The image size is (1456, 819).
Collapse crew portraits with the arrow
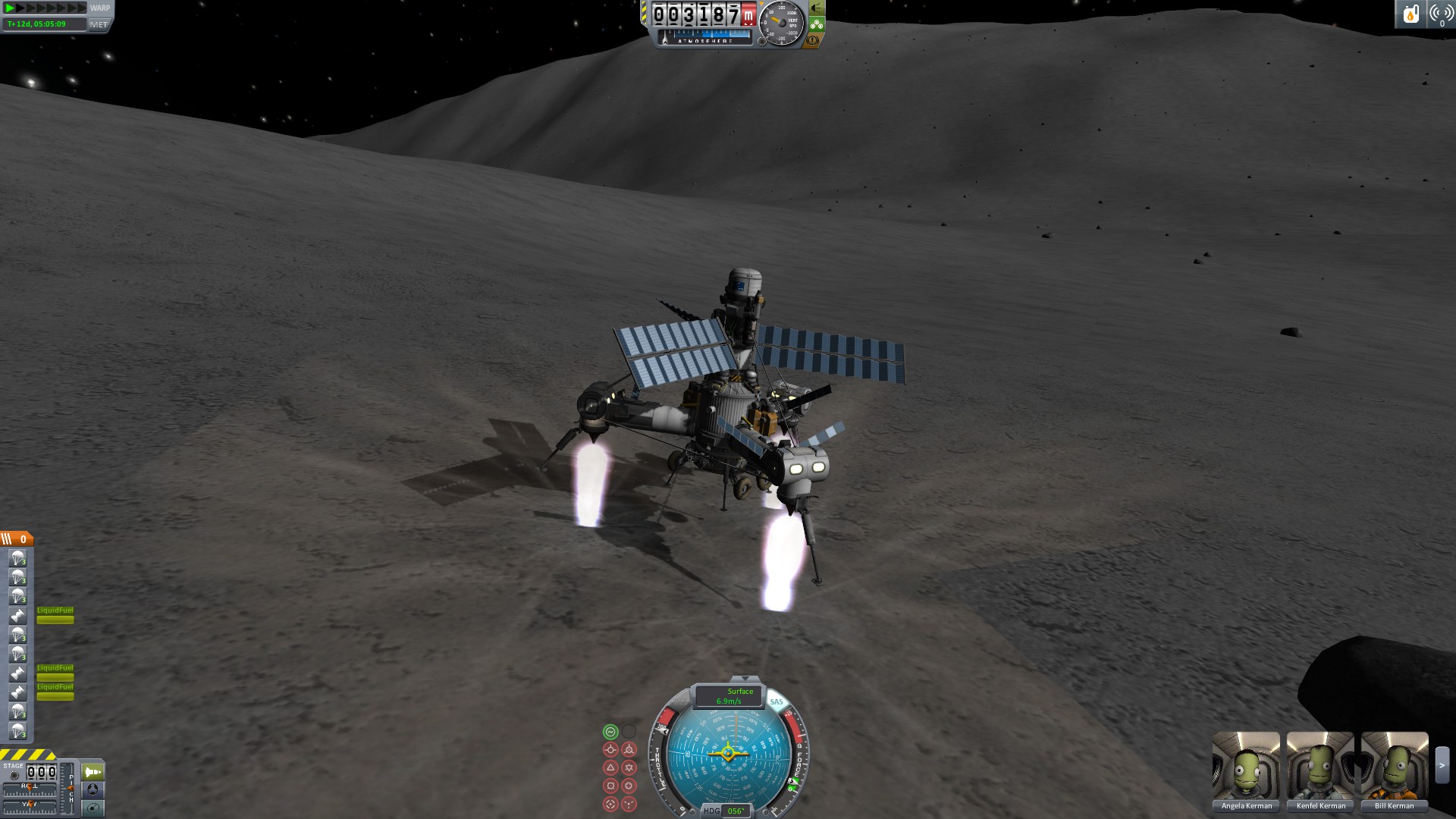[x=1442, y=766]
